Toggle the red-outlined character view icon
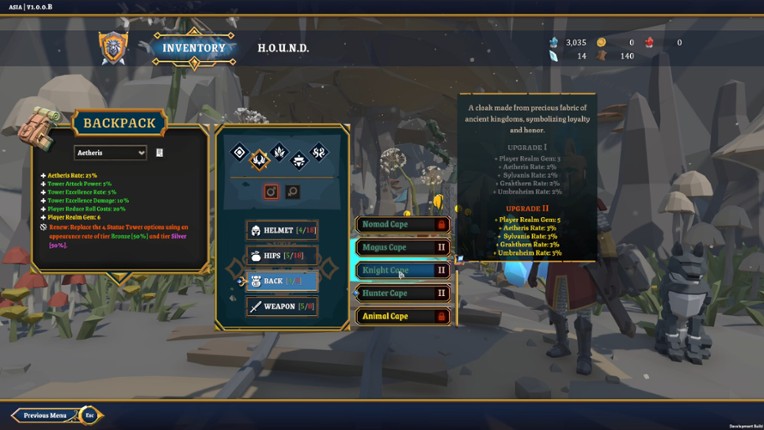Viewport: 764px width, 430px height. click(270, 191)
